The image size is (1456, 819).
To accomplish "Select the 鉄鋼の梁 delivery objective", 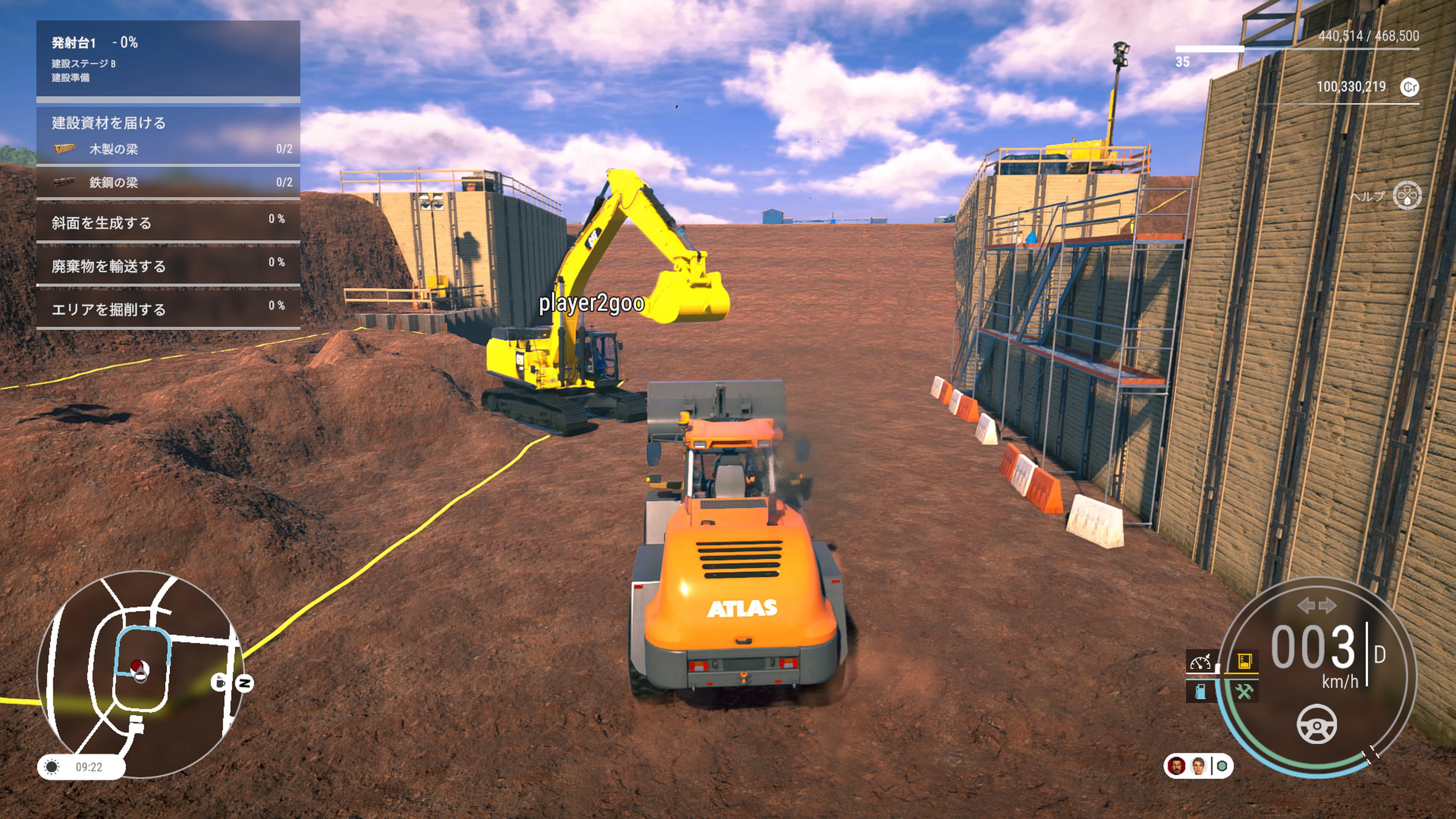I will 168,182.
